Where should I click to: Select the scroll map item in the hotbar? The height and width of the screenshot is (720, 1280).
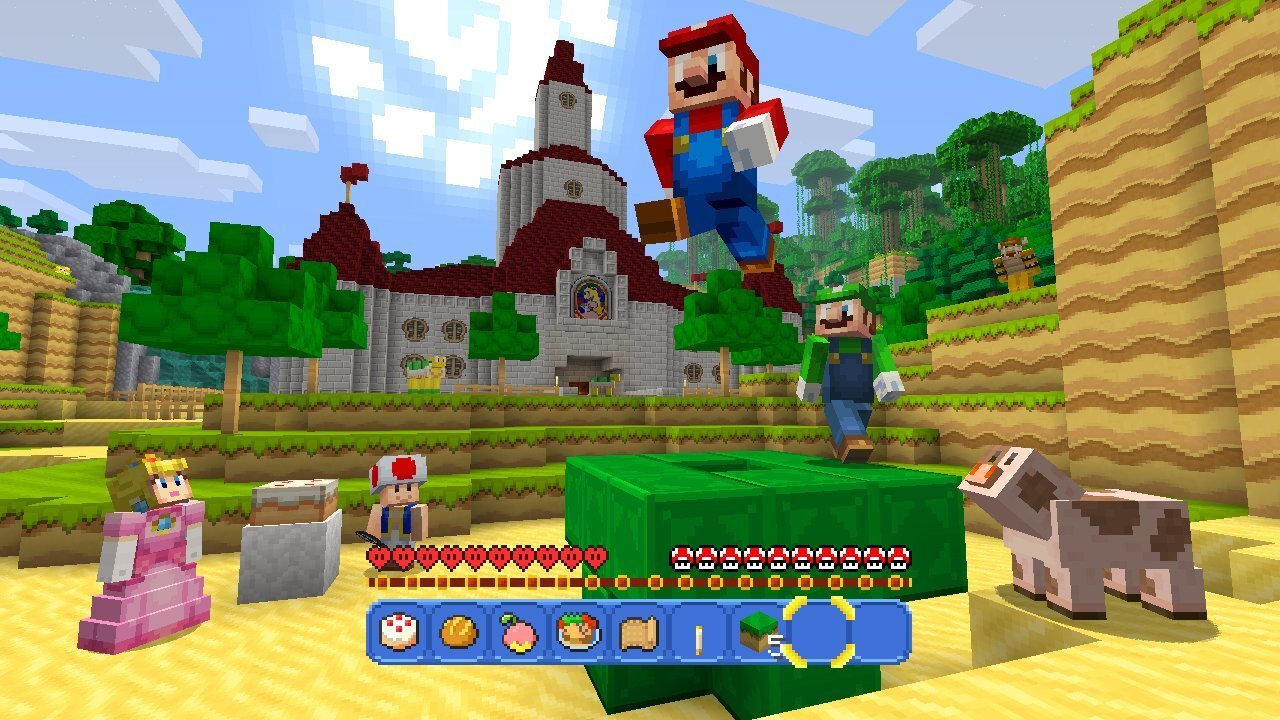point(639,633)
